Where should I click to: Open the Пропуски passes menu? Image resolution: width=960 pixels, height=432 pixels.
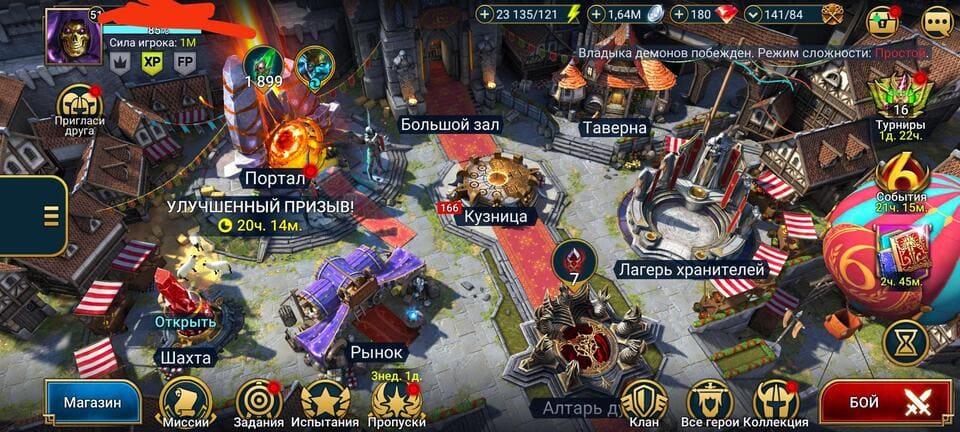pos(398,401)
